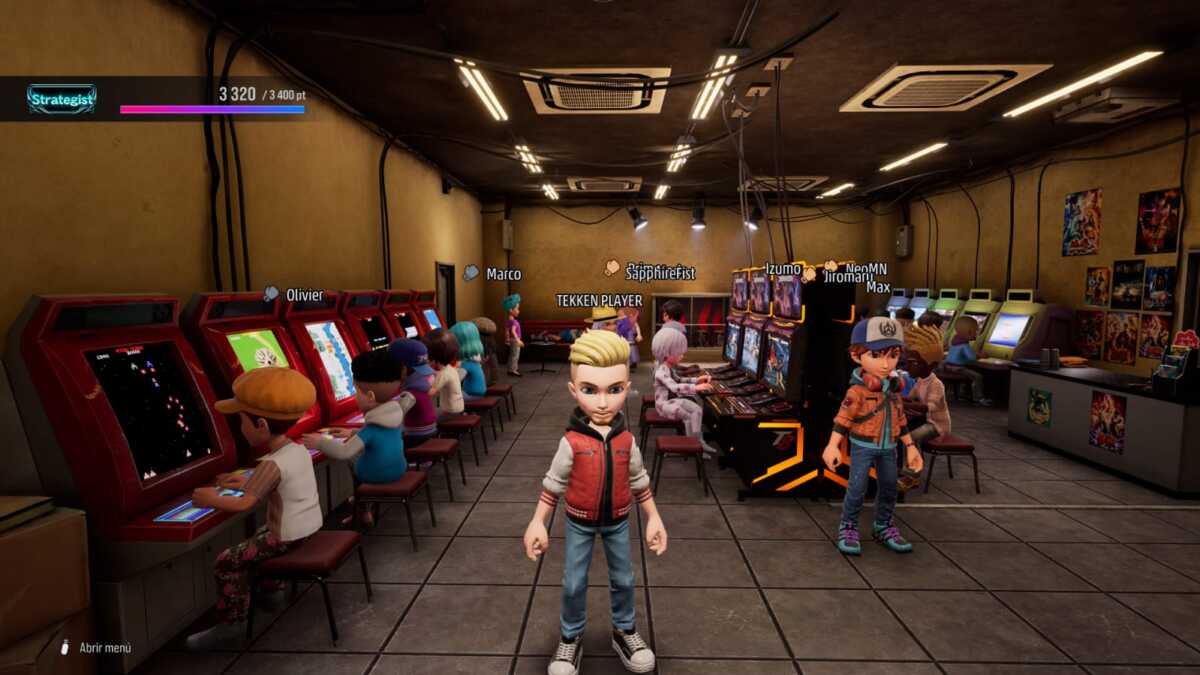The width and height of the screenshot is (1200, 675).
Task: Click the Strategist rank badge
Action: pyautogui.click(x=62, y=99)
